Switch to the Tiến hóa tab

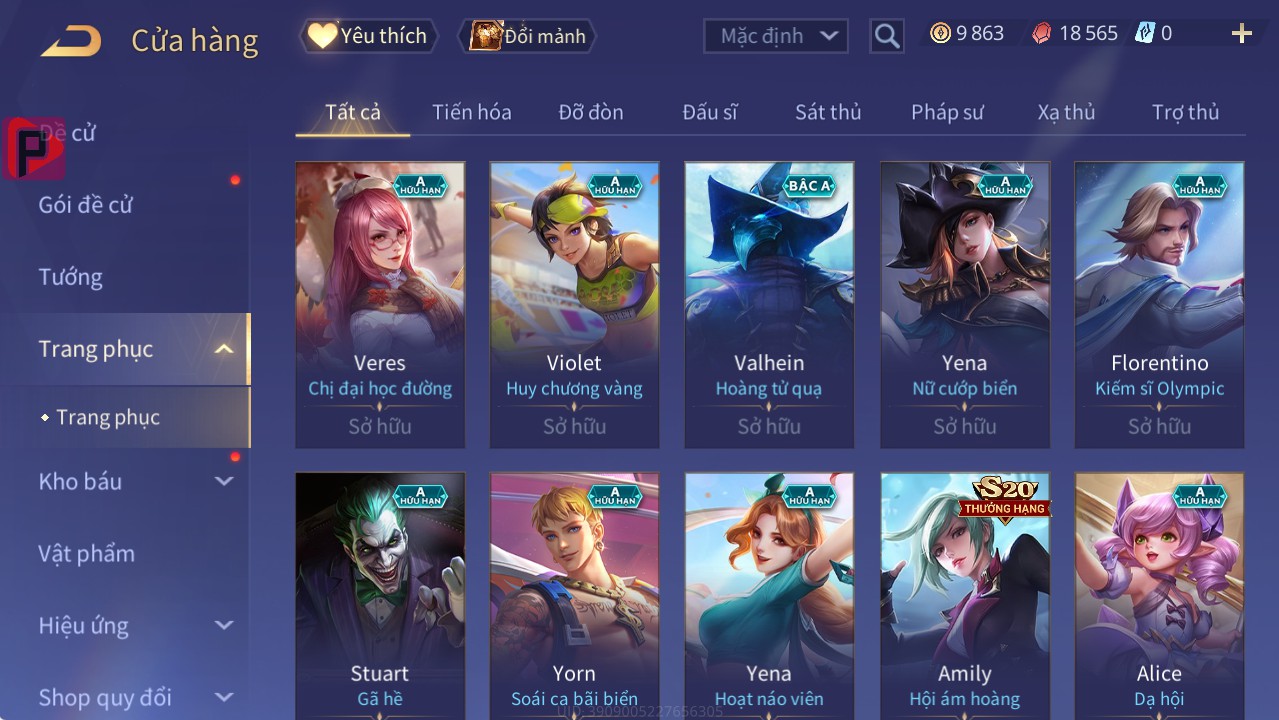pos(471,112)
